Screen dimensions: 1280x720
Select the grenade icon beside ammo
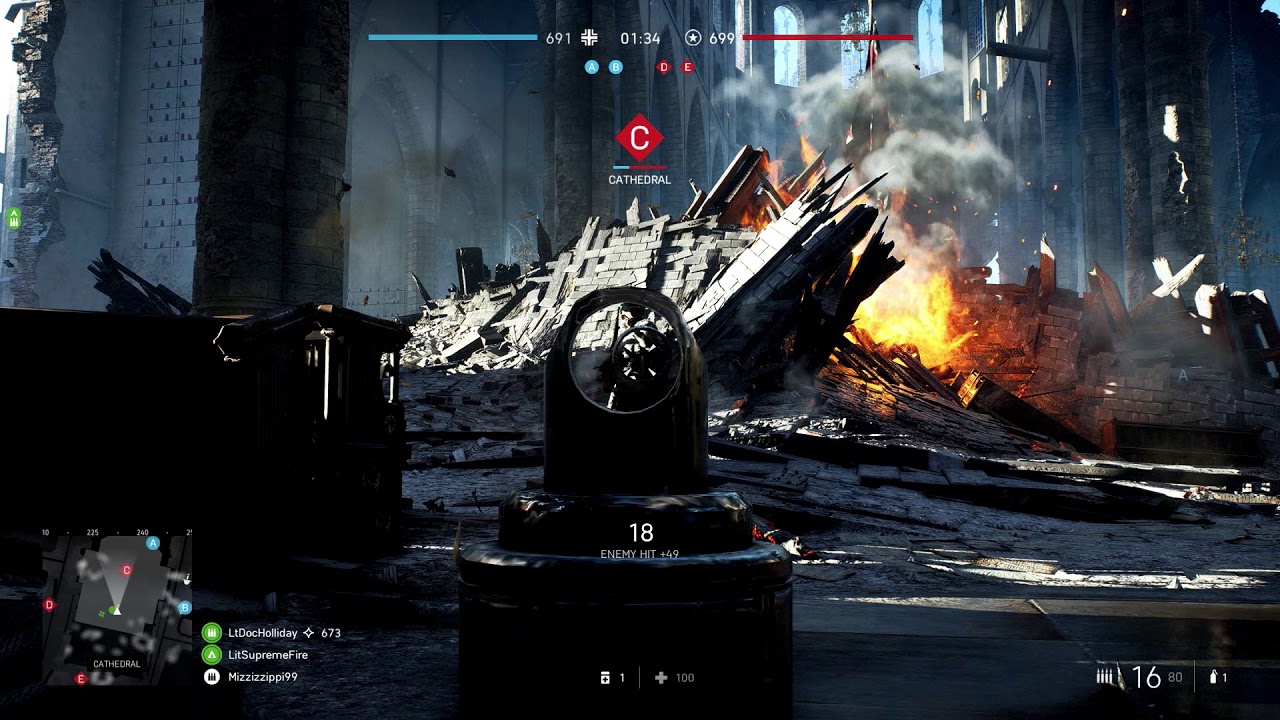point(1213,677)
